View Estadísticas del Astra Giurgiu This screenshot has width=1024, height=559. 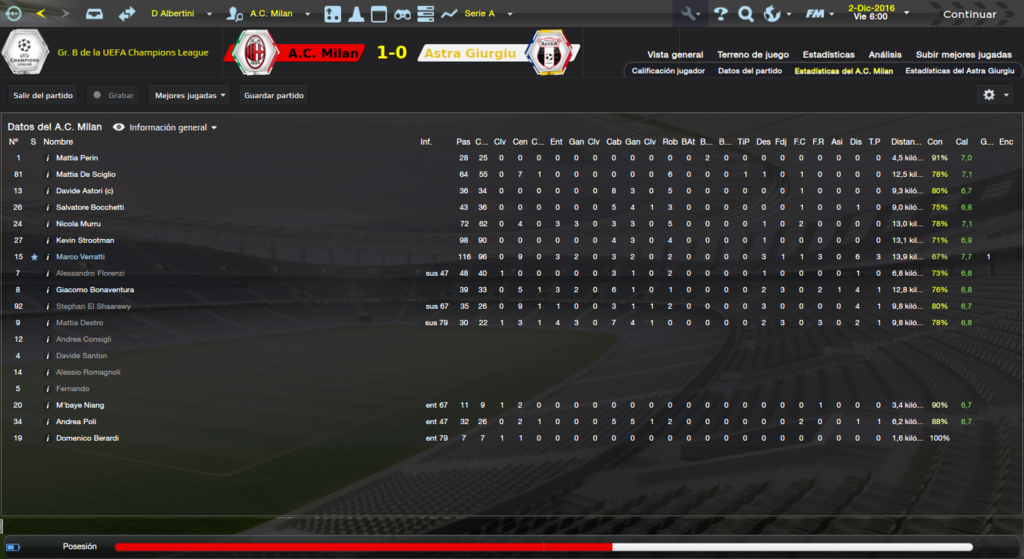(958, 71)
